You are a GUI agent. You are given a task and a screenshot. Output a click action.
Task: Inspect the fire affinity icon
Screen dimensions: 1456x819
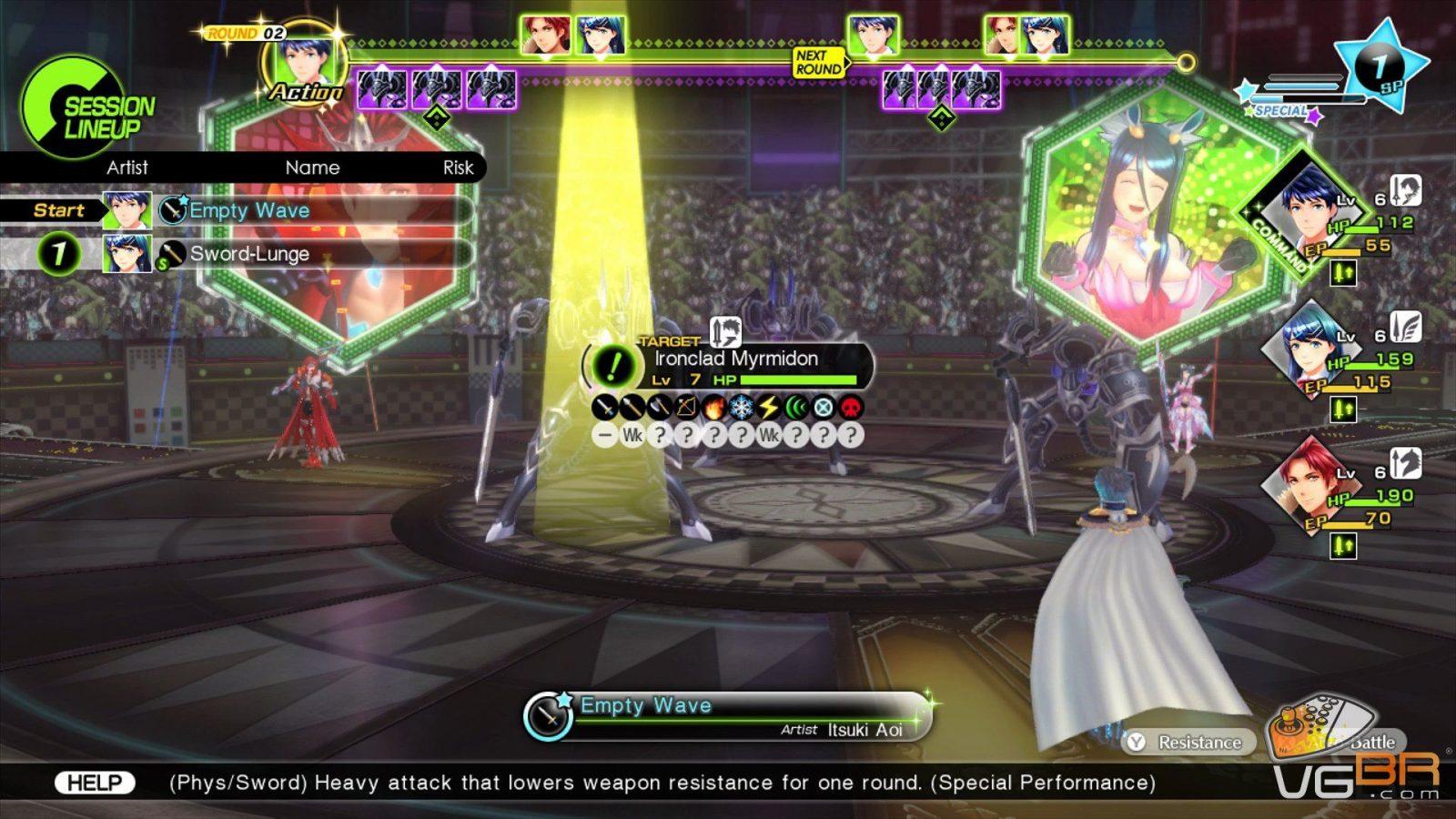tap(714, 408)
